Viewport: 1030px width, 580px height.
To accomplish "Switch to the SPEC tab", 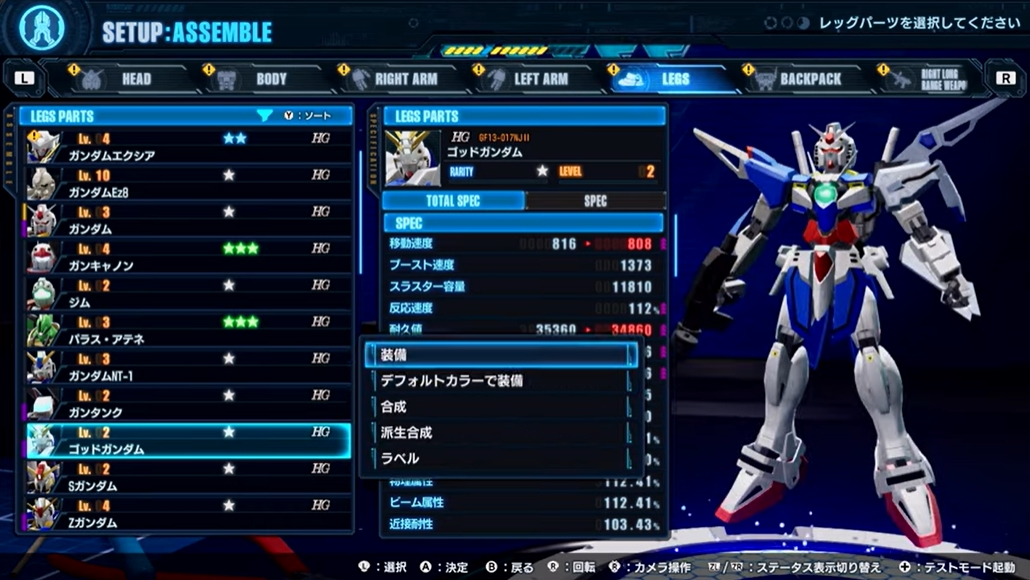I will coord(595,201).
